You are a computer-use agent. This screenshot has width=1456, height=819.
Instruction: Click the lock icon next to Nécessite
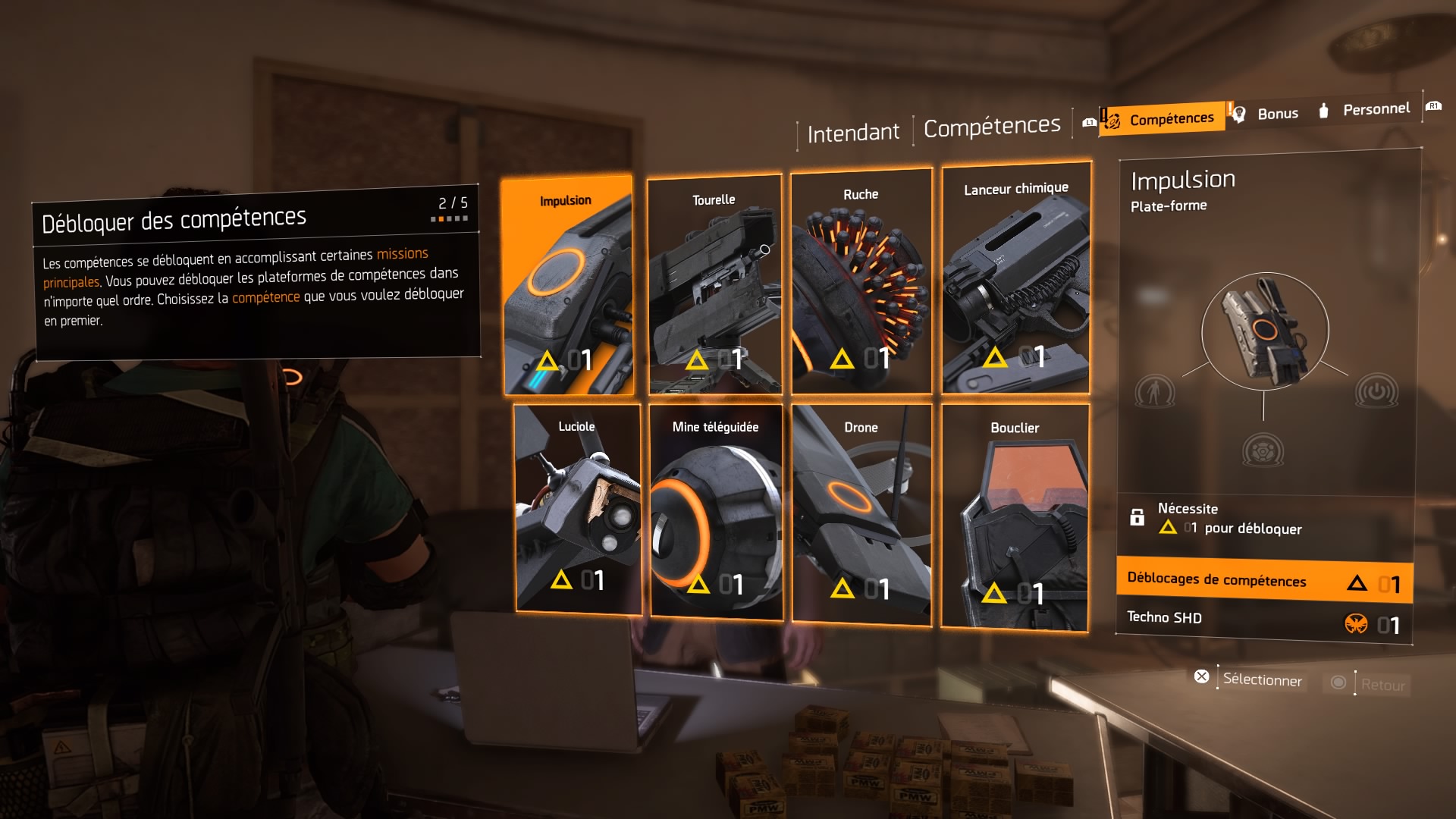pyautogui.click(x=1137, y=519)
